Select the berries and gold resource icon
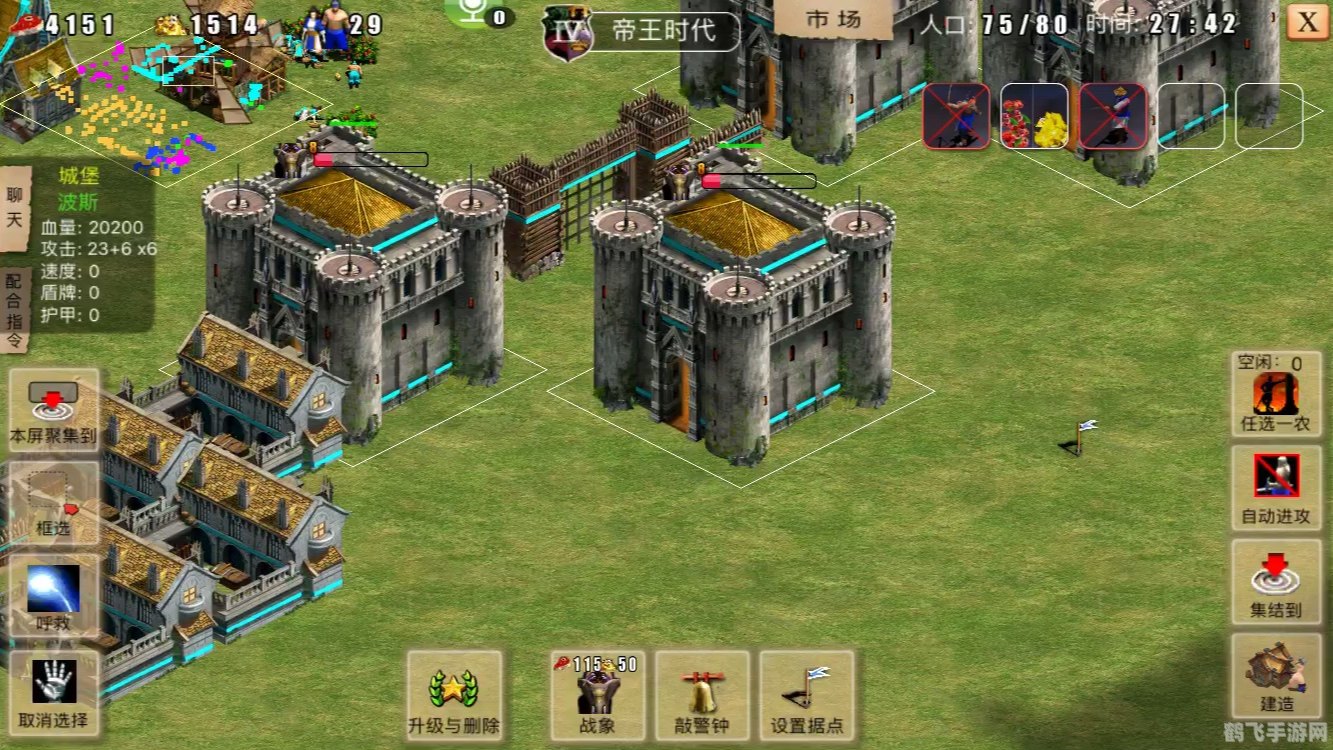Image resolution: width=1333 pixels, height=750 pixels. [1035, 116]
